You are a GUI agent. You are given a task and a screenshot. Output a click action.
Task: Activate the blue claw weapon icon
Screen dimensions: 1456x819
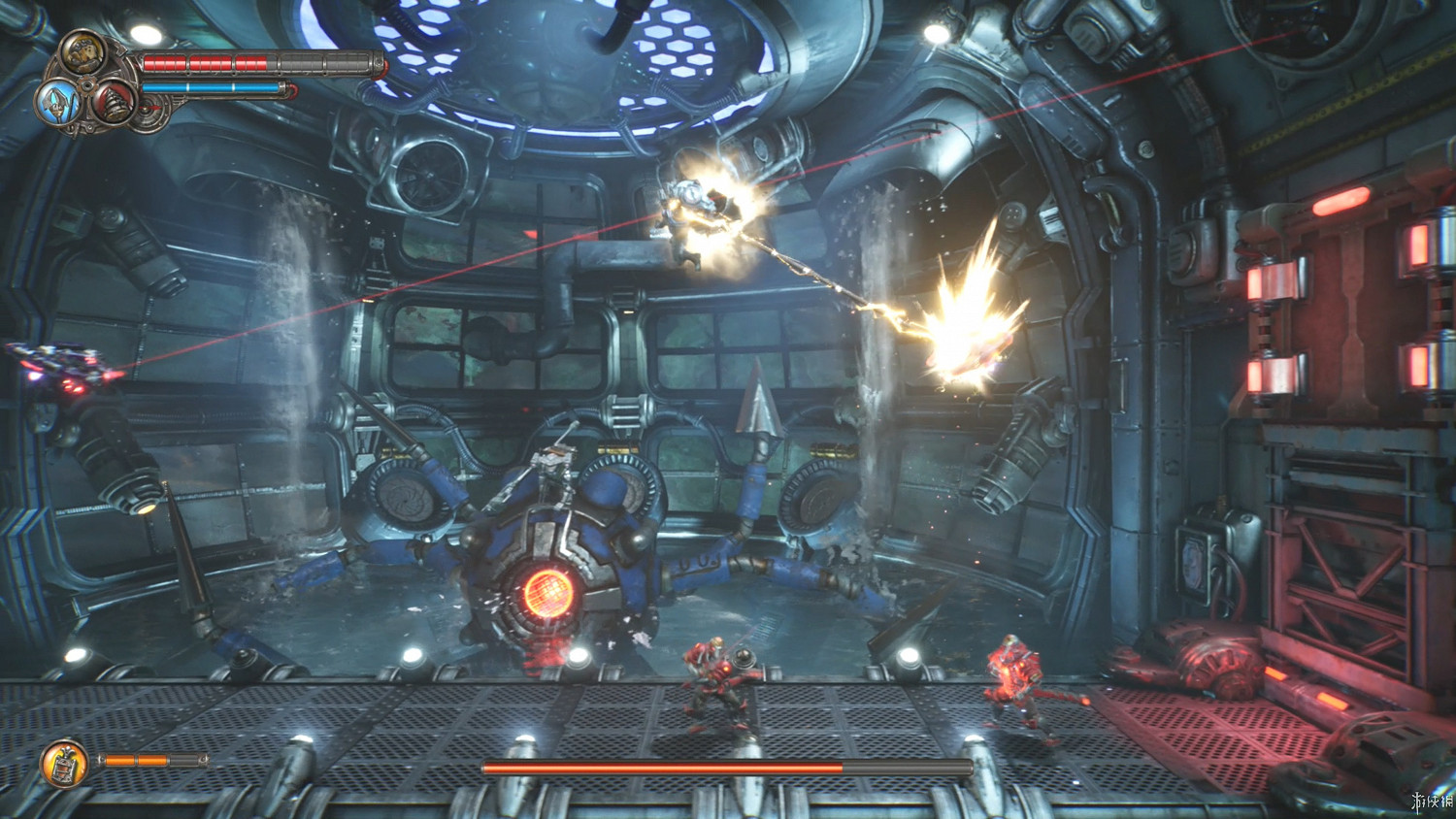click(x=57, y=101)
